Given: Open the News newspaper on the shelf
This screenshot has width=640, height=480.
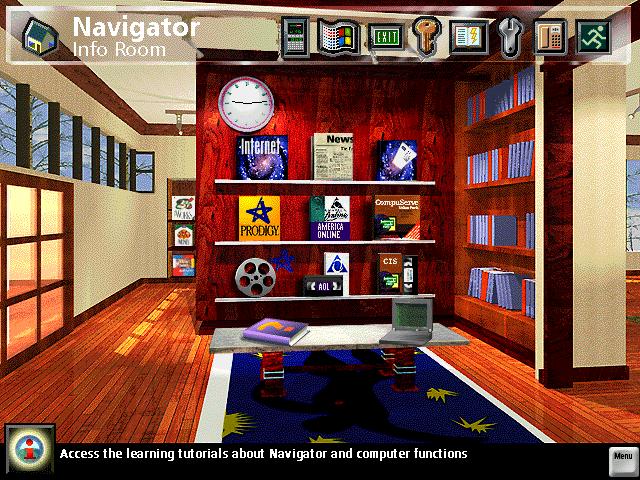Looking at the screenshot, I should (333, 156).
